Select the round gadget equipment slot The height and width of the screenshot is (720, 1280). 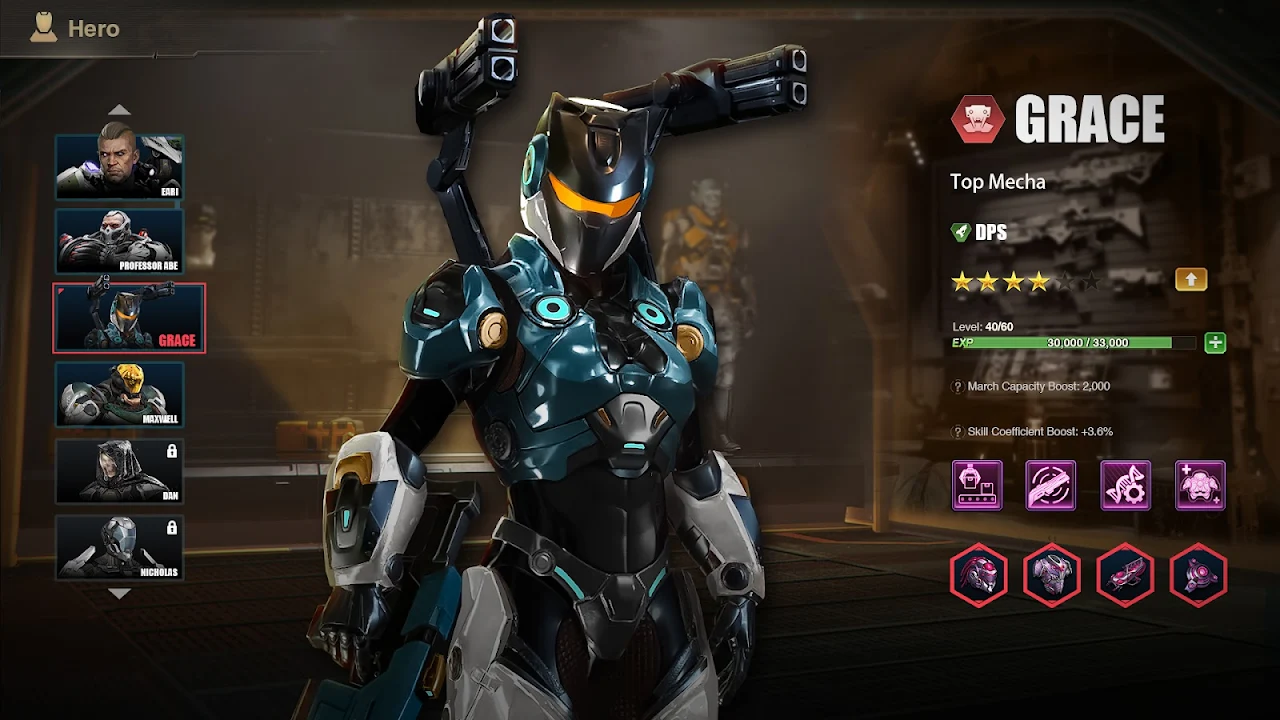1199,575
